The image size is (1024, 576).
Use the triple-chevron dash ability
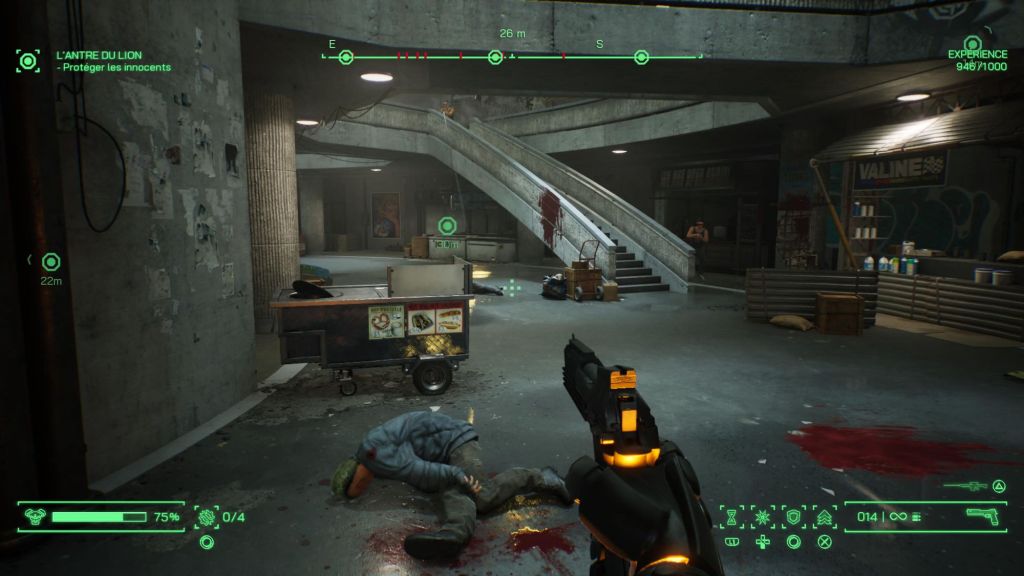pos(825,517)
